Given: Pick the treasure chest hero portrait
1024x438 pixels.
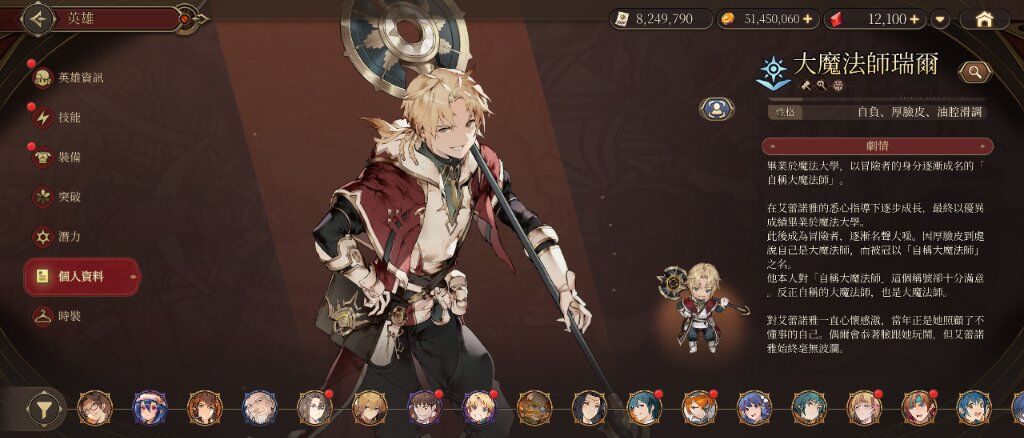Looking at the screenshot, I should 534,408.
